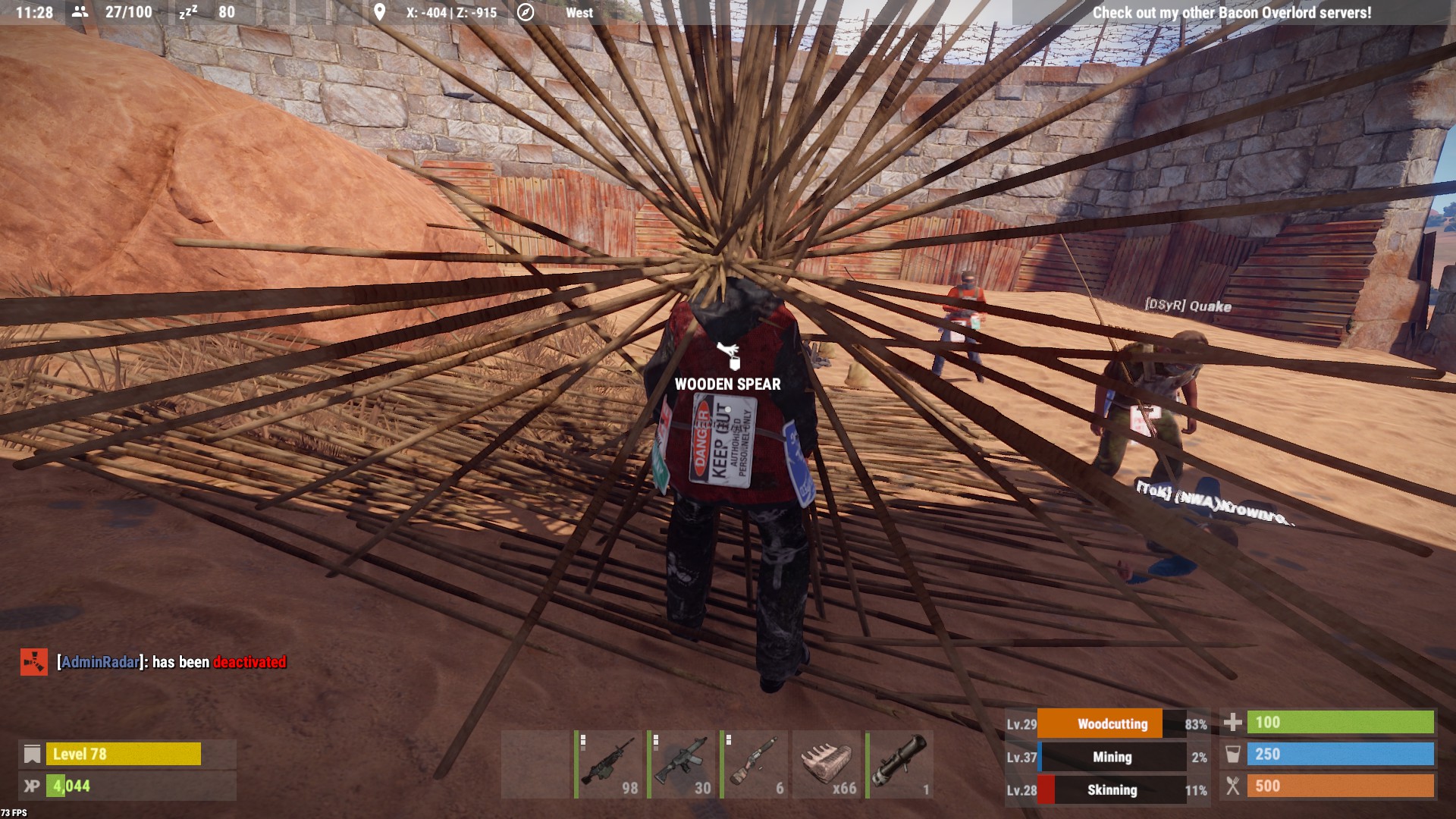Click the Bacon Overlord server announcement
The image size is (1456, 819).
[1232, 12]
